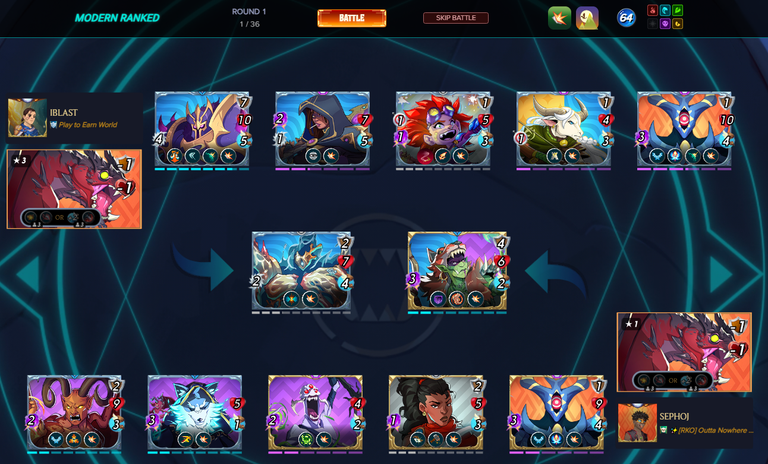
Task: Open the green explosion ruleset icon
Action: click(559, 18)
